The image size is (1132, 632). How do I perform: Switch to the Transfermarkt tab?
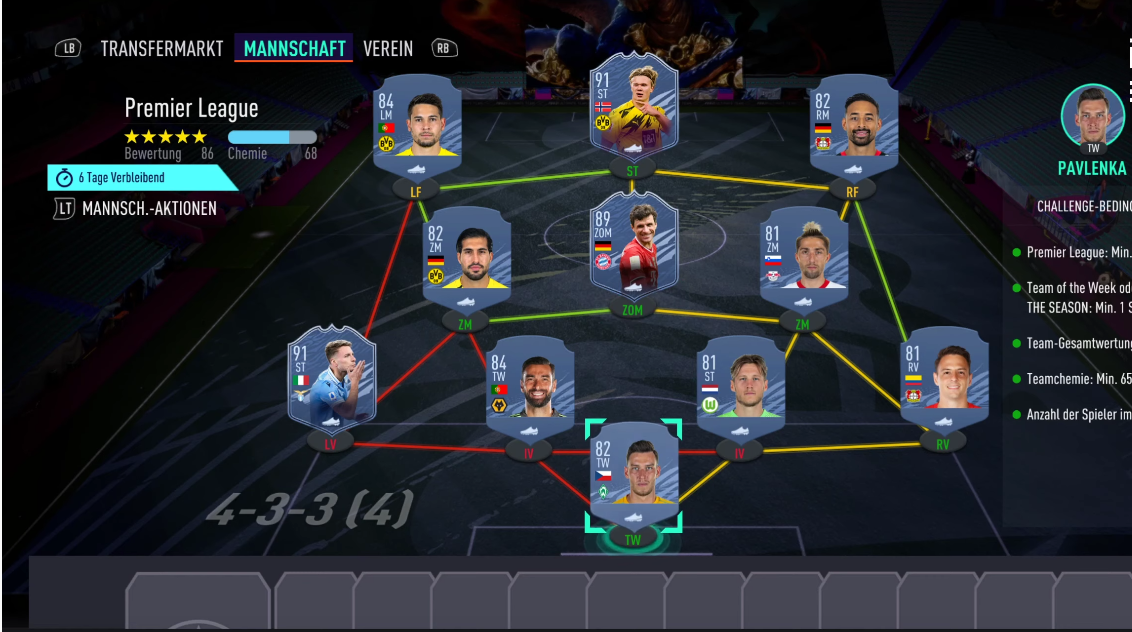162,48
